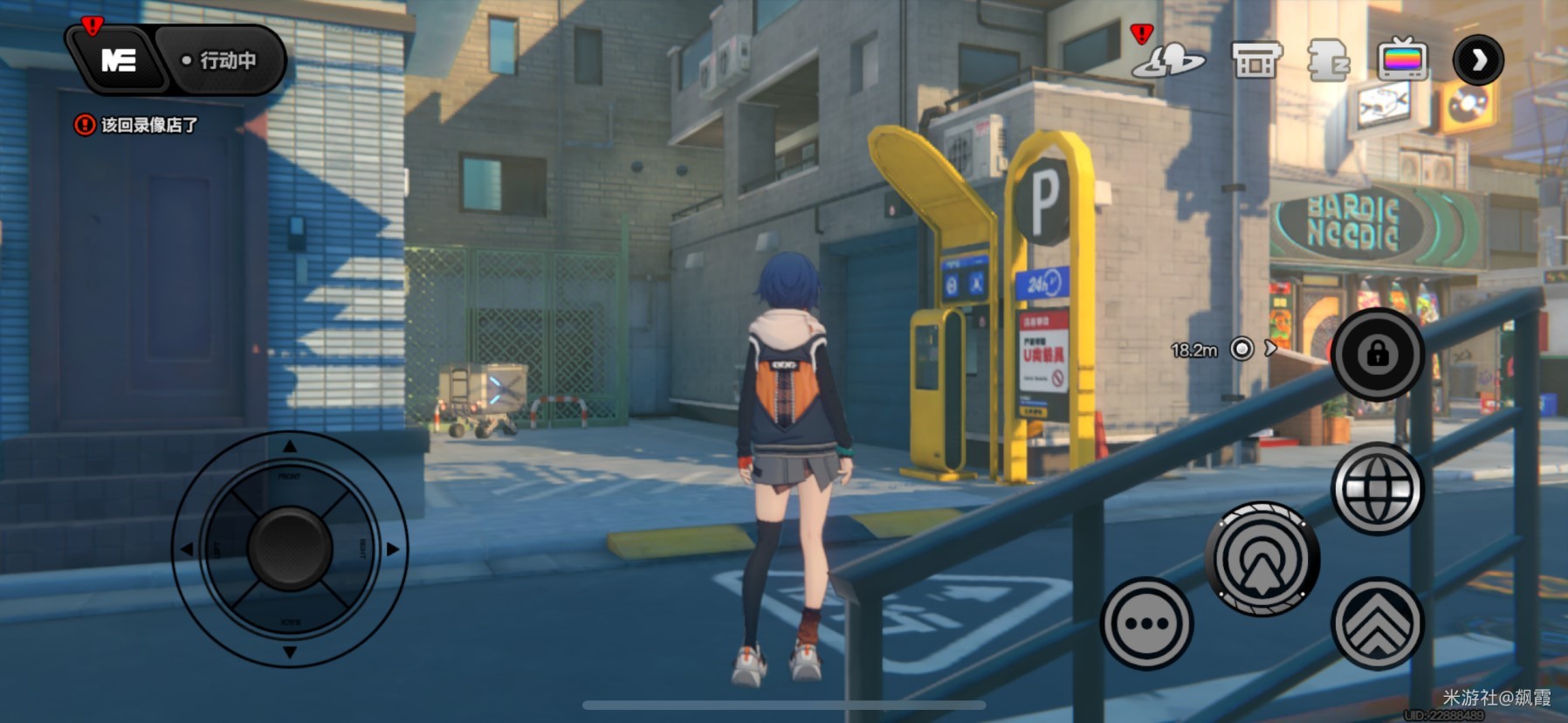Toggle the padlock lock button

tap(1377, 354)
